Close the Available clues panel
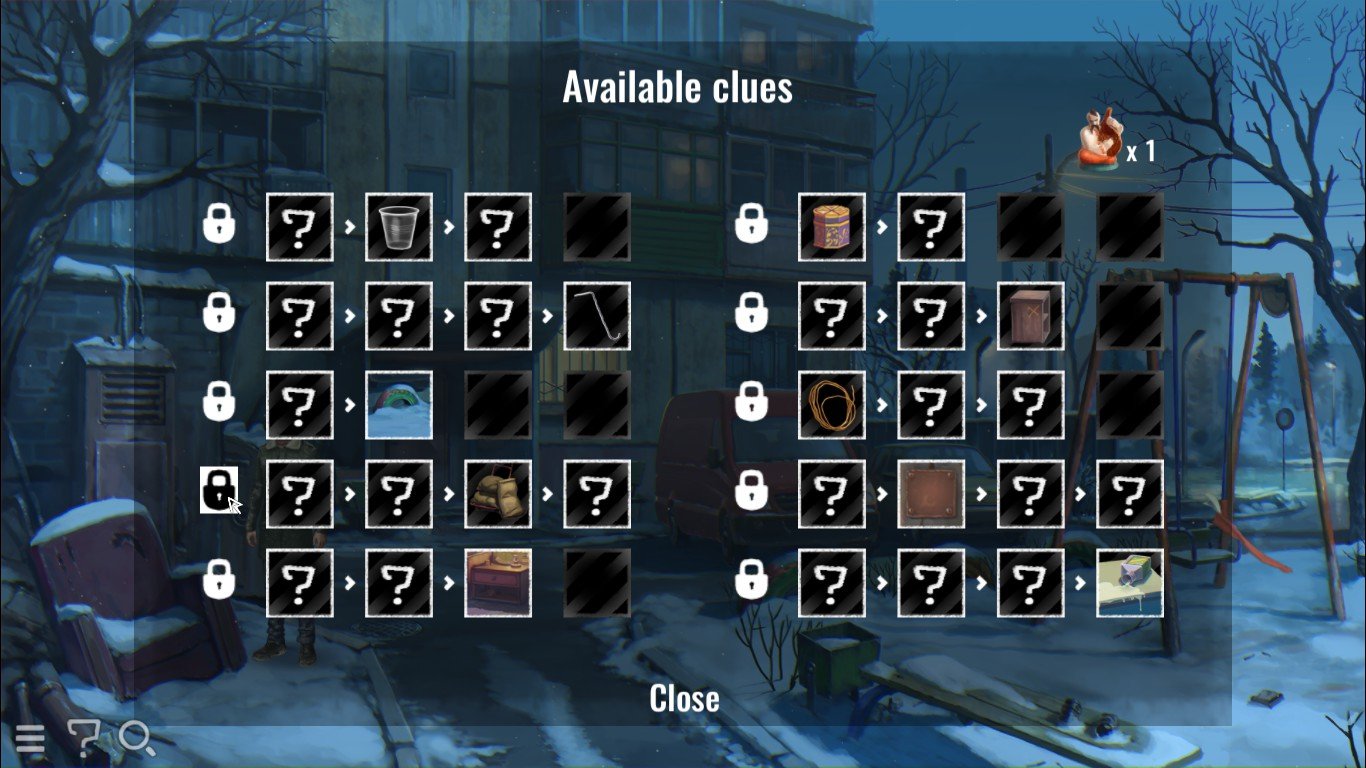1366x768 pixels. click(684, 698)
